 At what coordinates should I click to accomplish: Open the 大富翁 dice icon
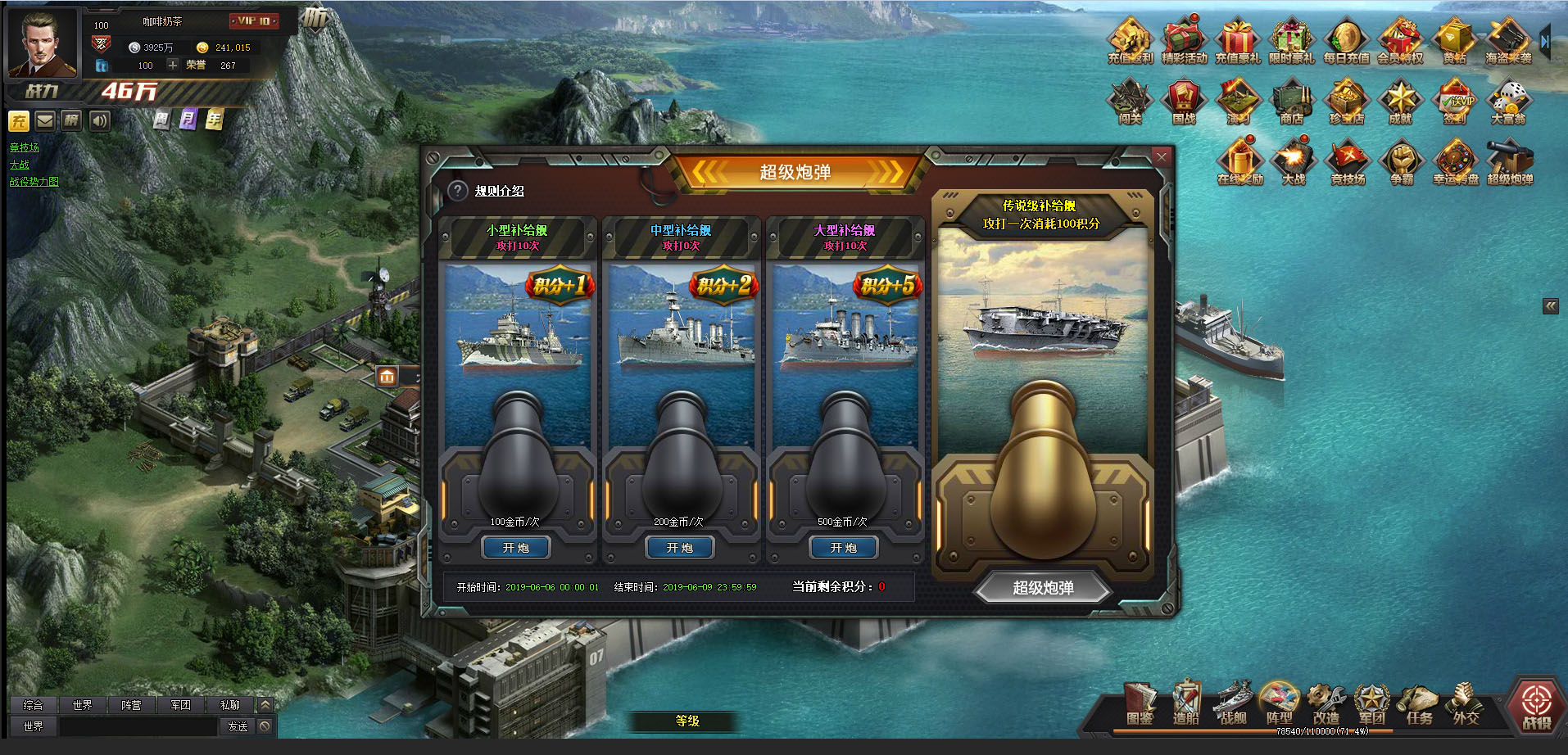coord(1507,102)
